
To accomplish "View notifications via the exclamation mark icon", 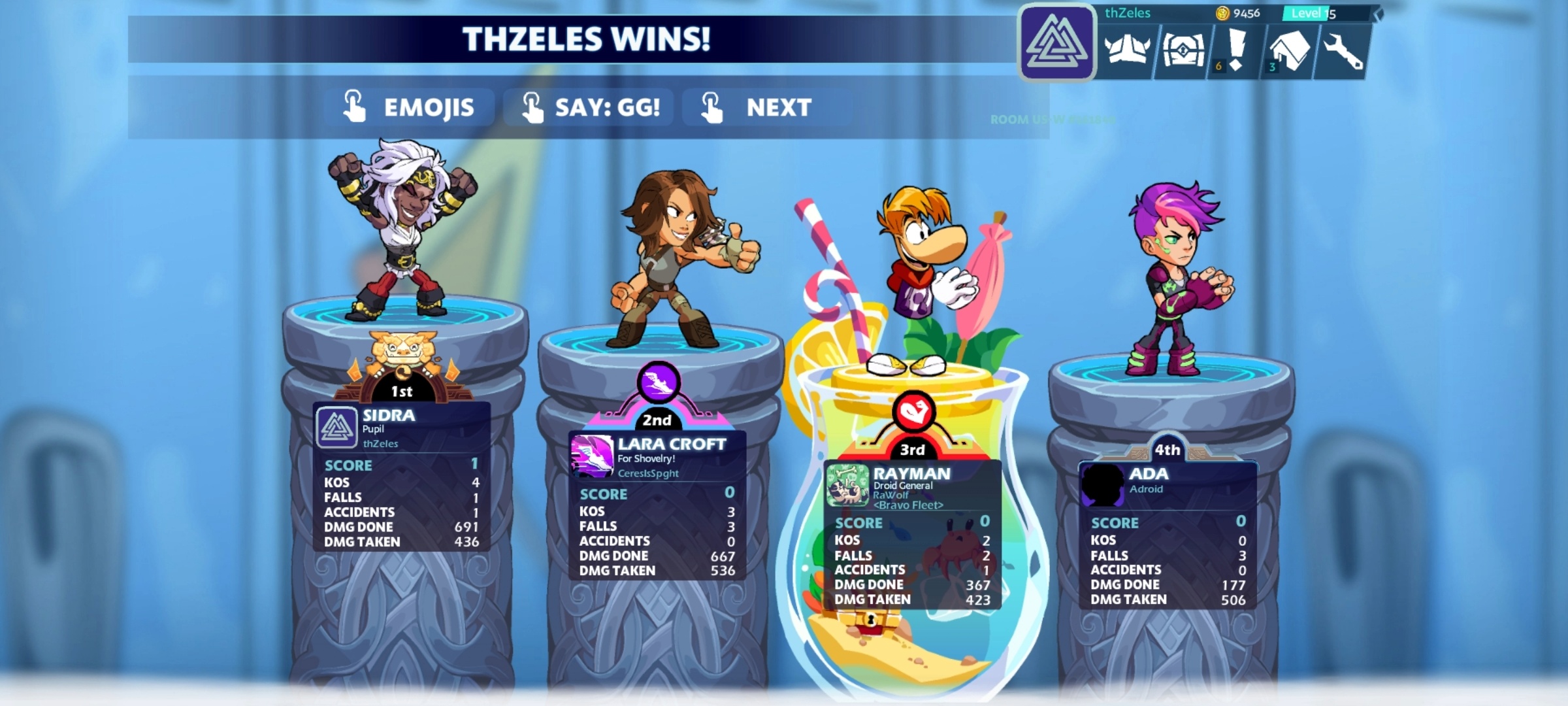I will click(1235, 51).
